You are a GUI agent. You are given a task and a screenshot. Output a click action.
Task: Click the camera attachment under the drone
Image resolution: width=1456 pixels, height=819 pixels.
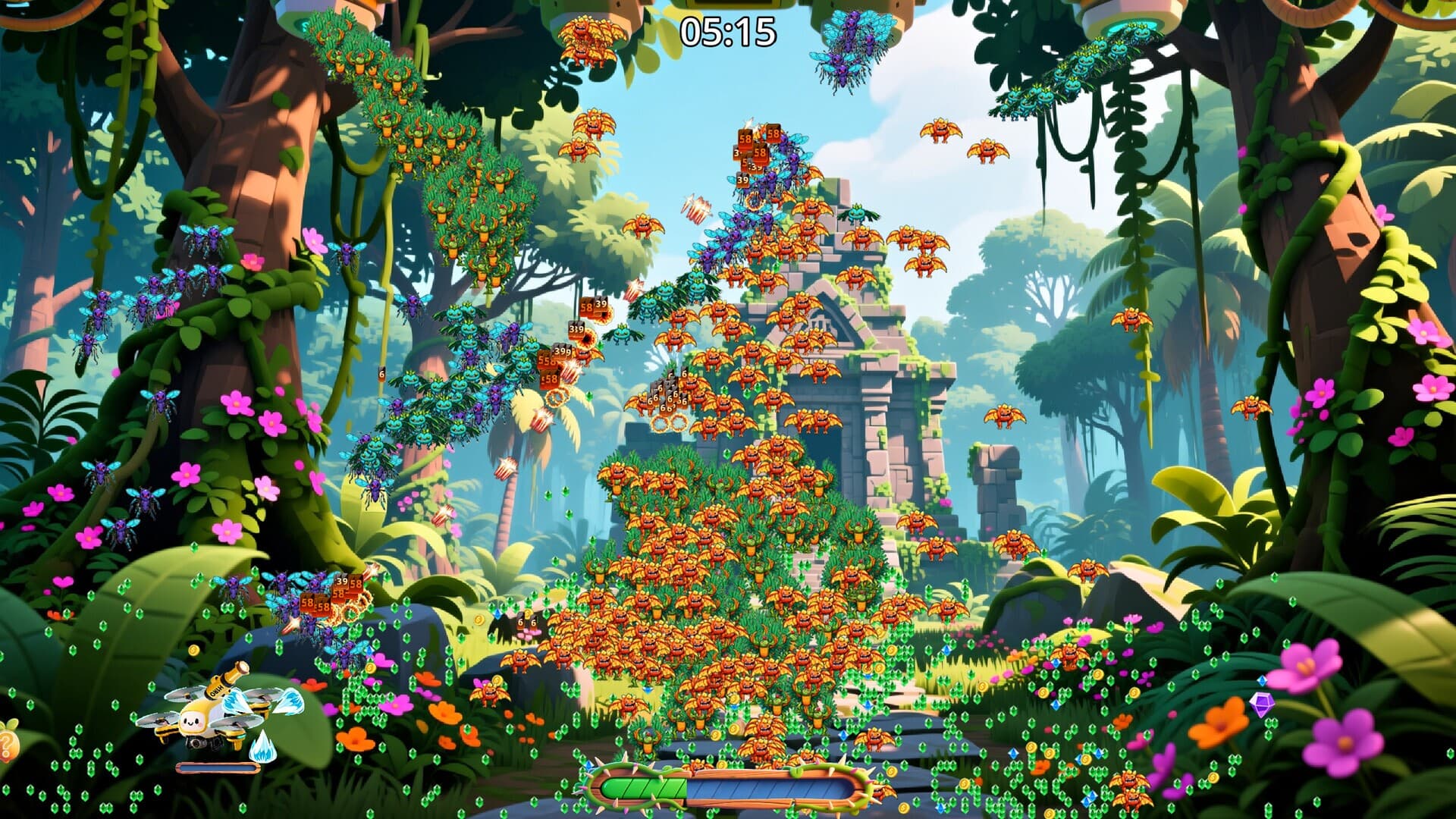pyautogui.click(x=195, y=744)
